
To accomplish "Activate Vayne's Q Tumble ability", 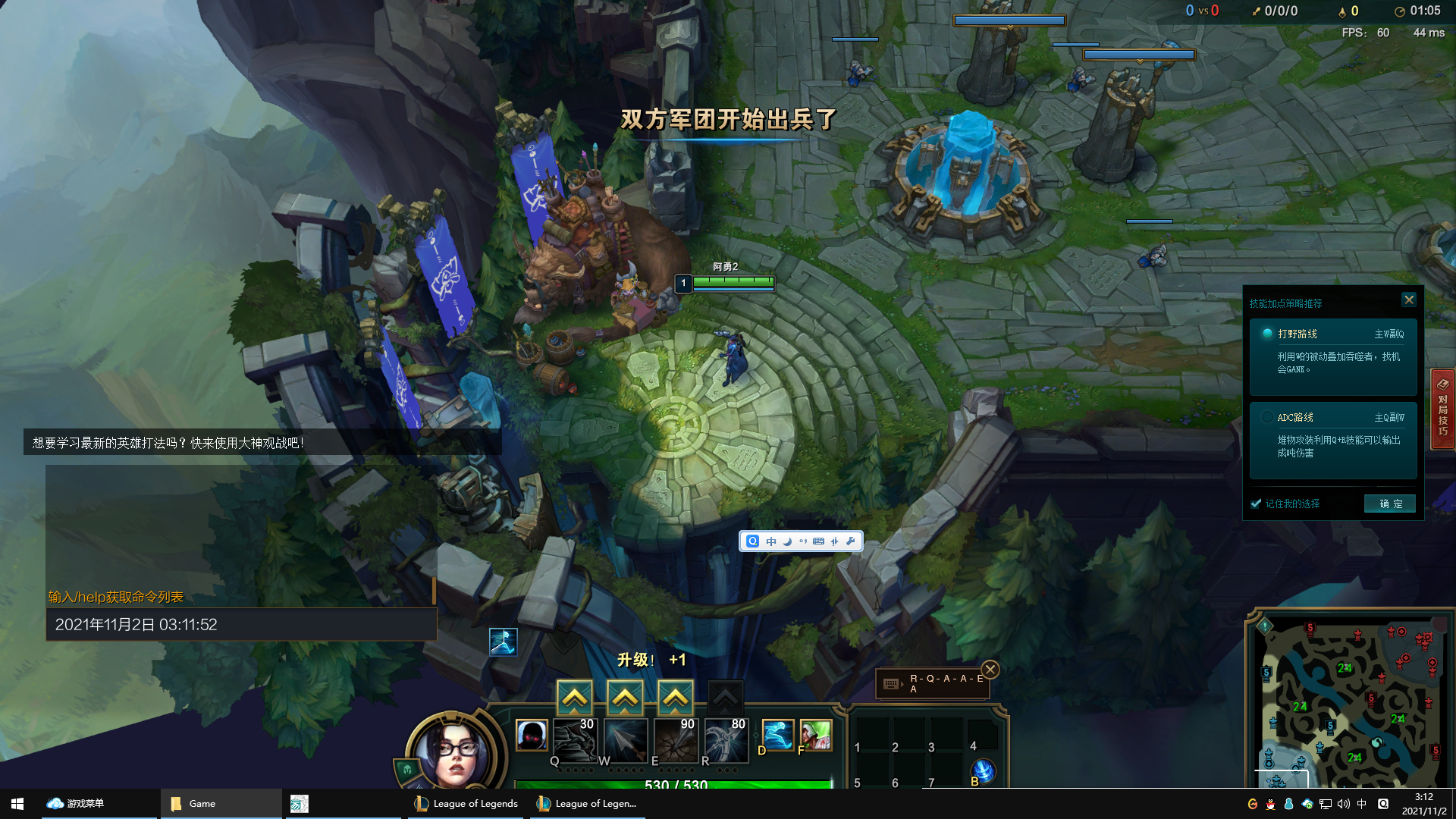I will tap(574, 739).
